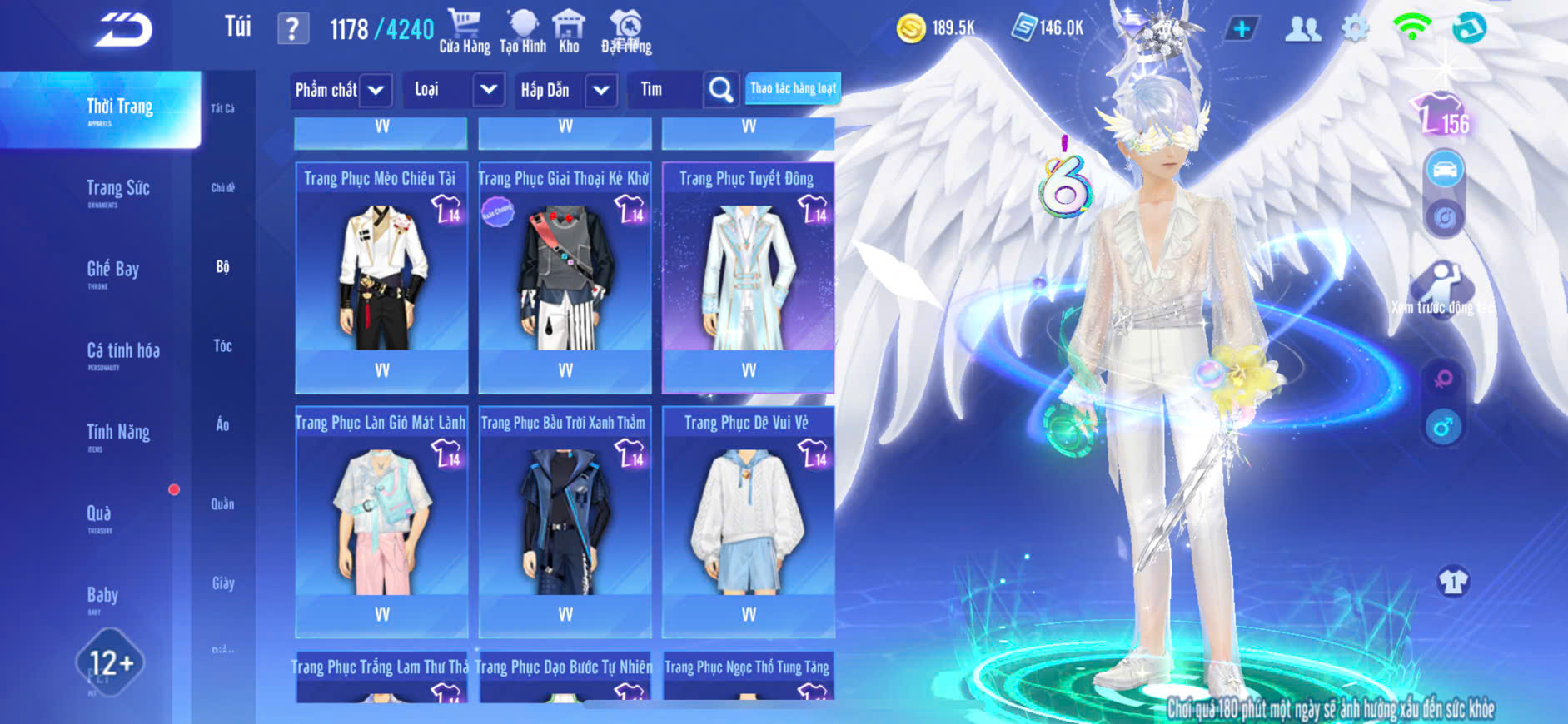Open the Ghế Bay category
The width and height of the screenshot is (1568, 724).
tap(113, 271)
